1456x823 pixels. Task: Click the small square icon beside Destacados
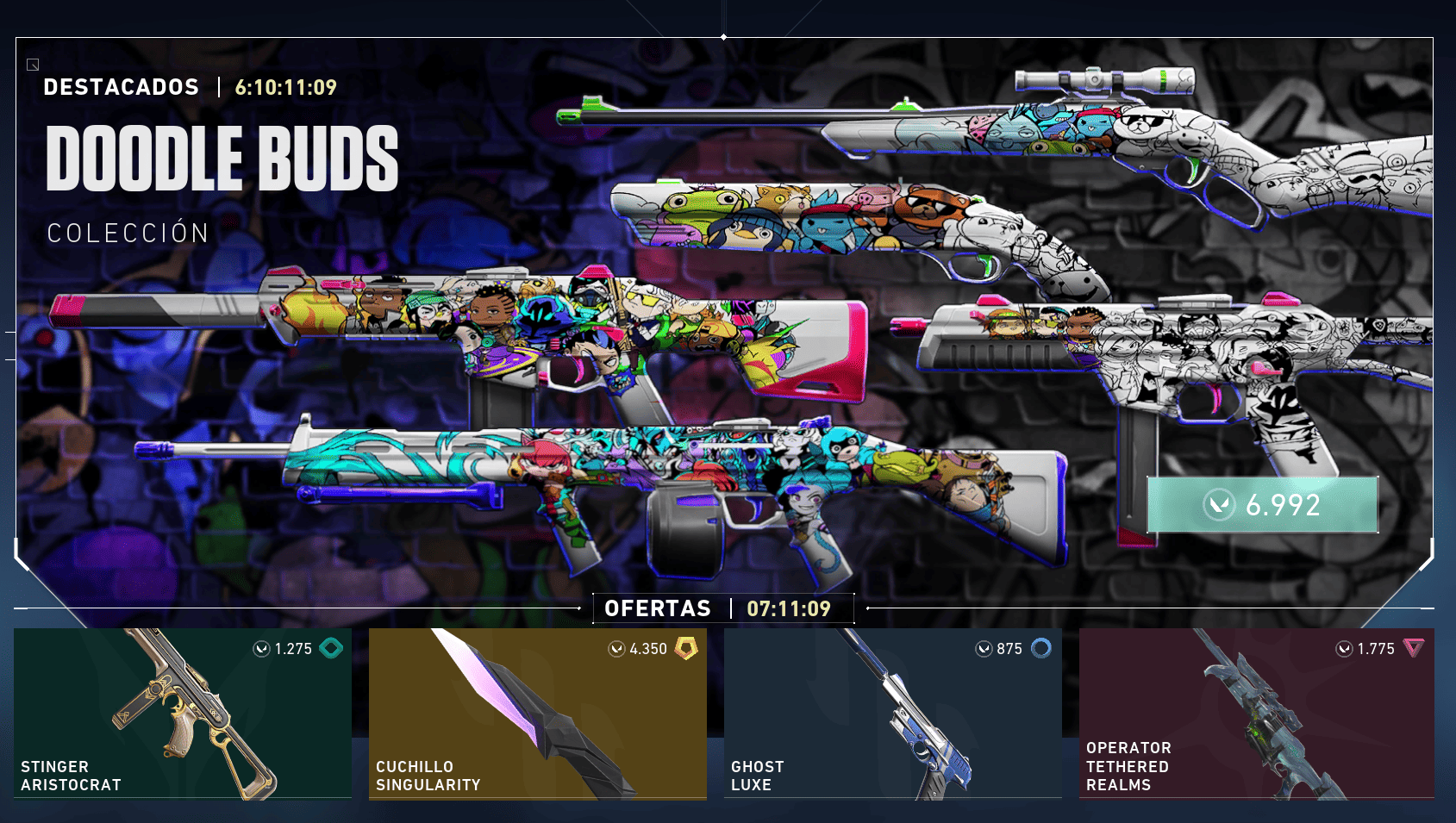click(33, 65)
